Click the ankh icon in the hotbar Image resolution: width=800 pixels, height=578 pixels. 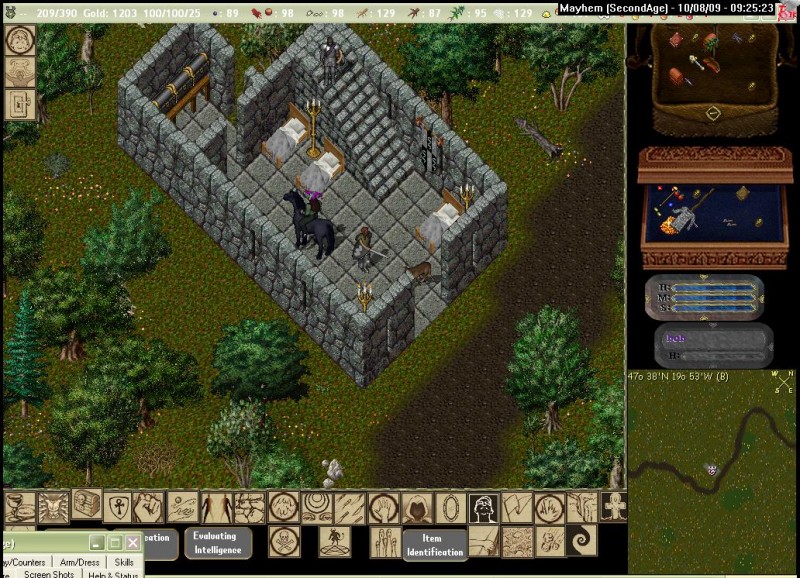(x=118, y=507)
